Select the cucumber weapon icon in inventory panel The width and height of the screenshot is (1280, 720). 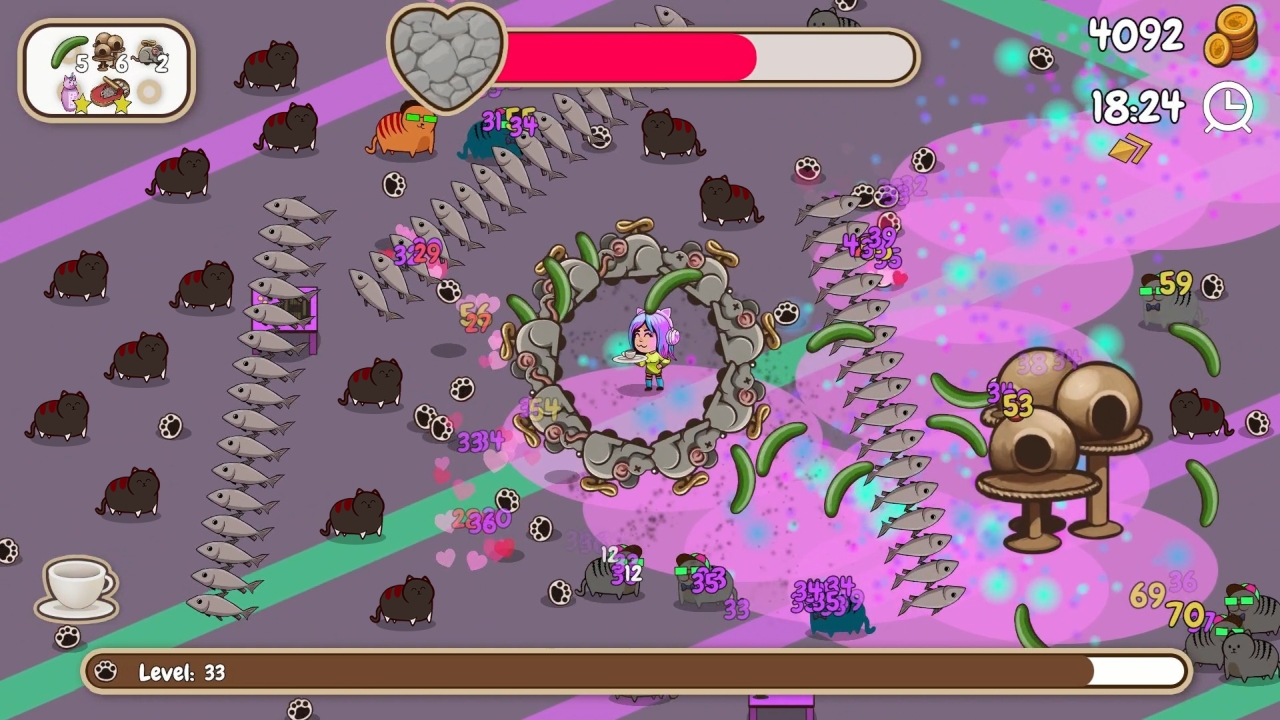click(x=70, y=50)
